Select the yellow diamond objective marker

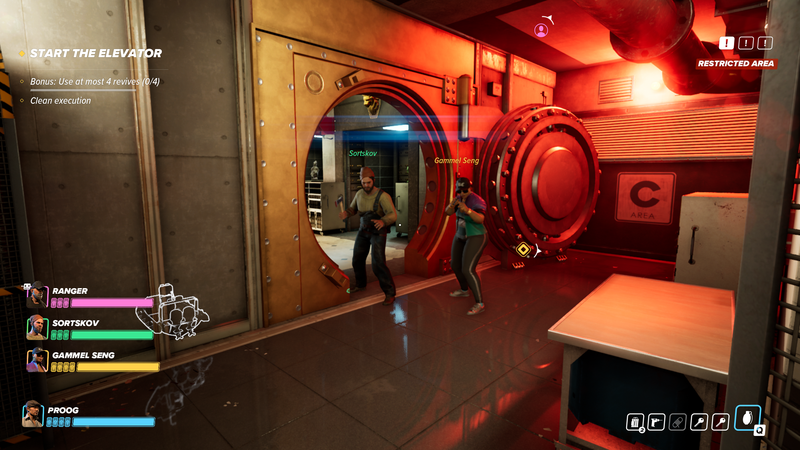522,249
